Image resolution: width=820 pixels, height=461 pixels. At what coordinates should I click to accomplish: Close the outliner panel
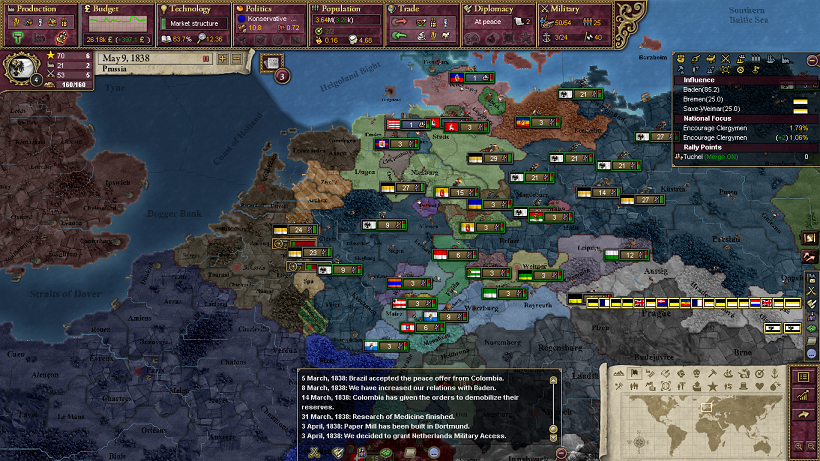click(x=811, y=60)
